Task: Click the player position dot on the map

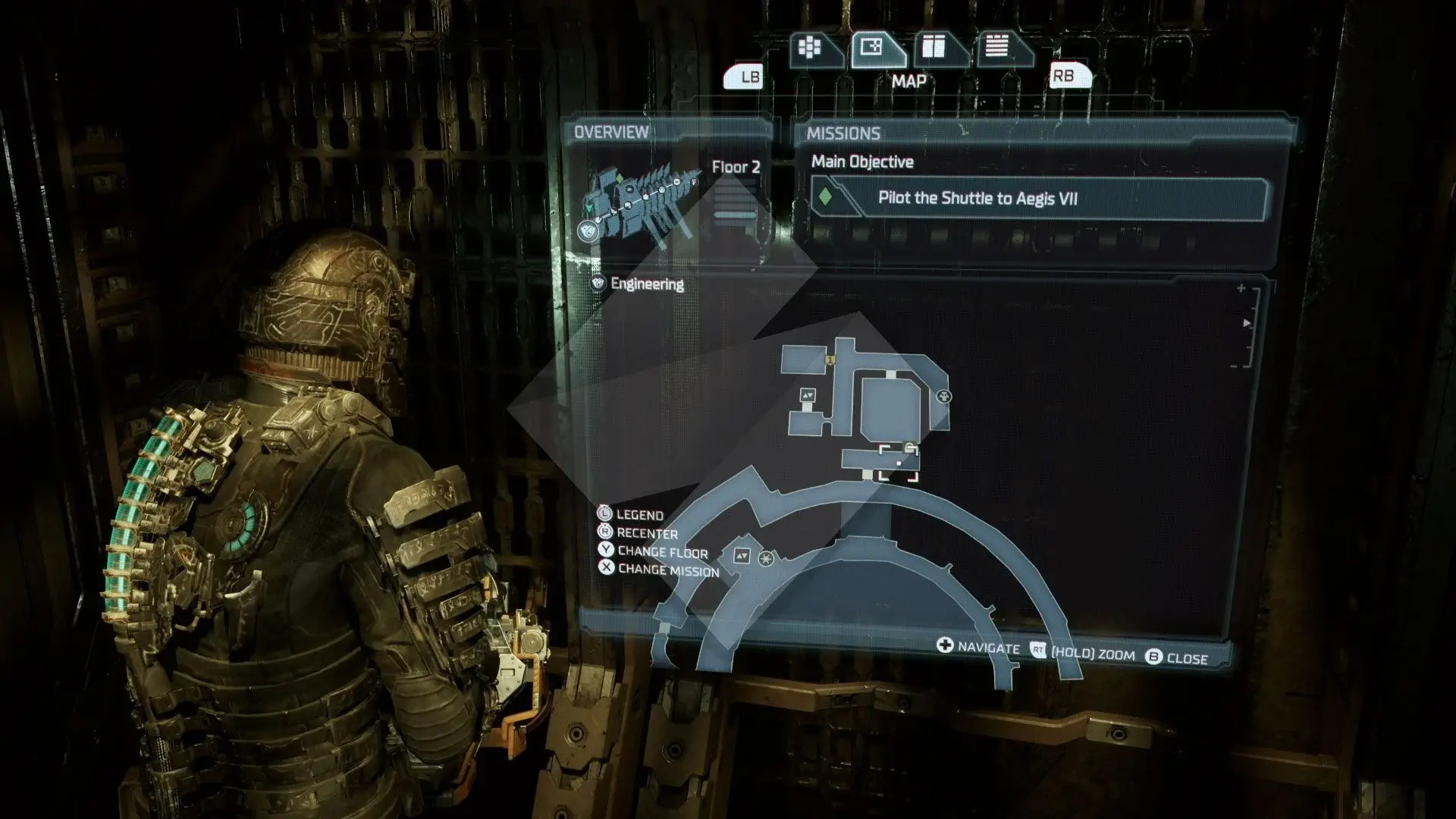Action: [899, 463]
